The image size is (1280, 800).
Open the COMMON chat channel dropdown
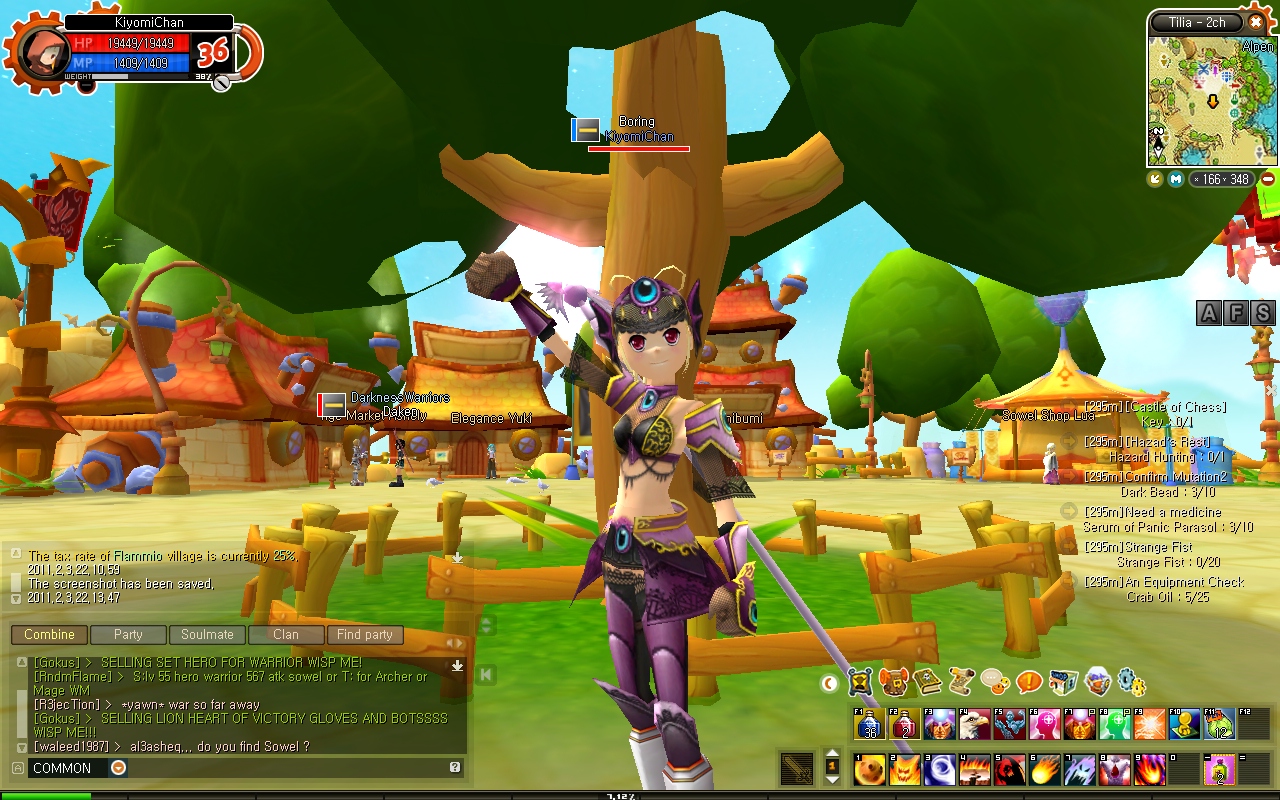click(x=118, y=768)
